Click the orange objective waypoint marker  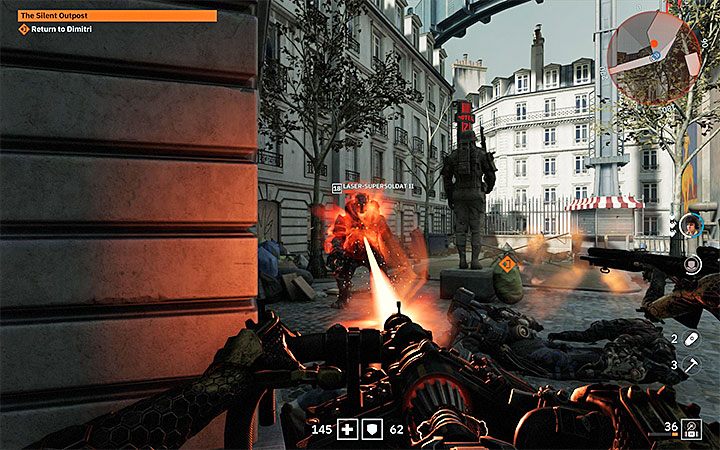click(x=507, y=264)
